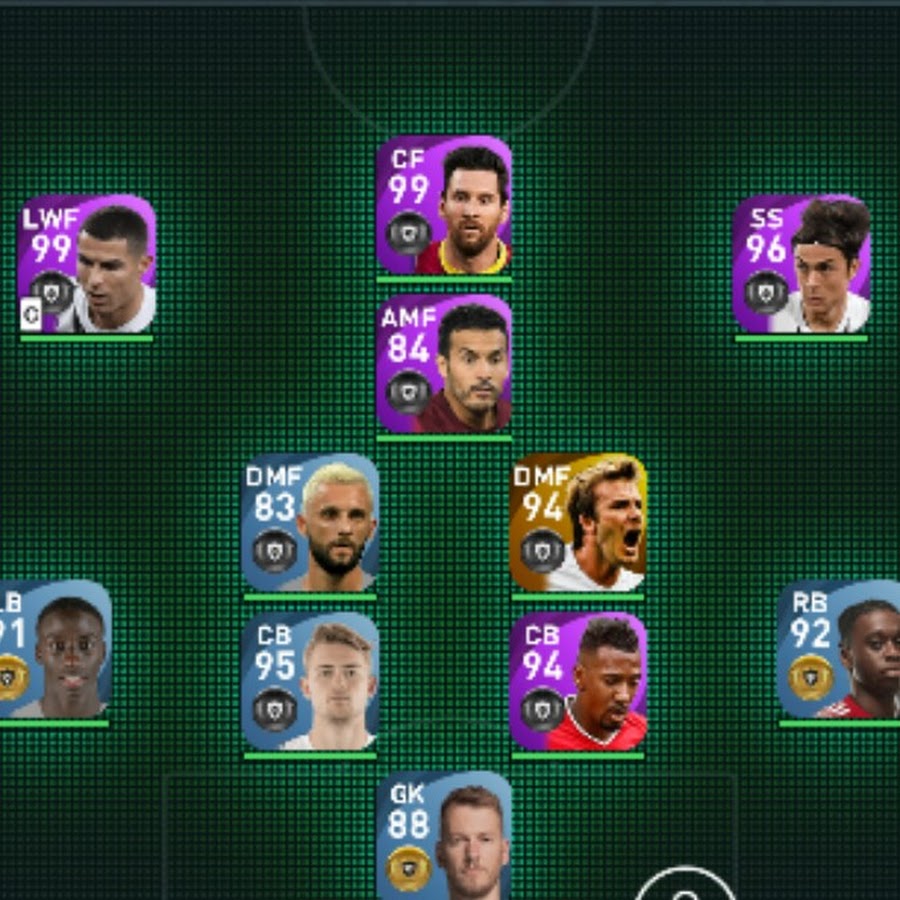Tap the DMF 83 player card
Image resolution: width=900 pixels, height=900 pixels.
point(310,523)
